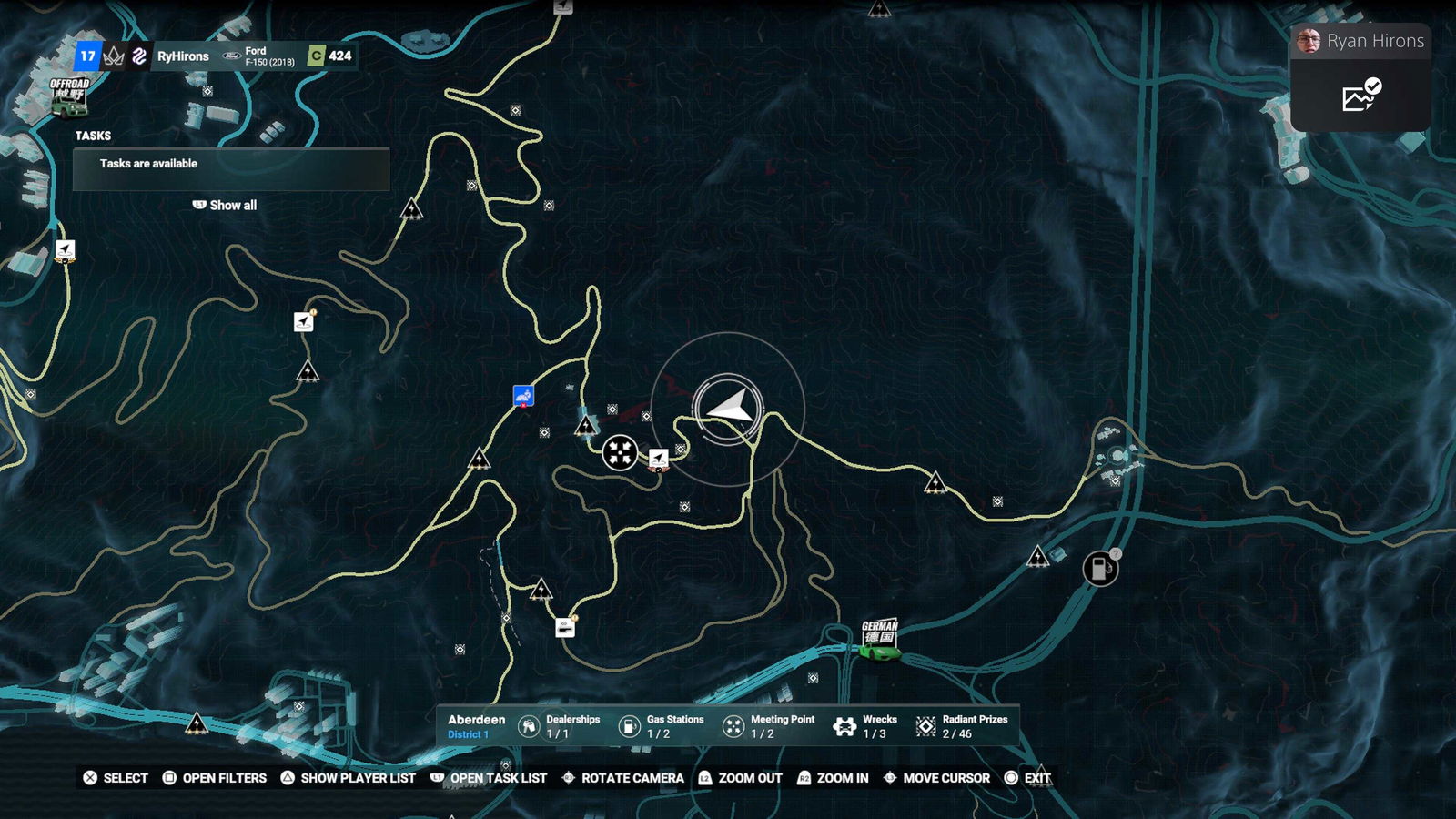Select the German dealership marker
Viewport: 1456px width, 819px height.
tap(880, 641)
